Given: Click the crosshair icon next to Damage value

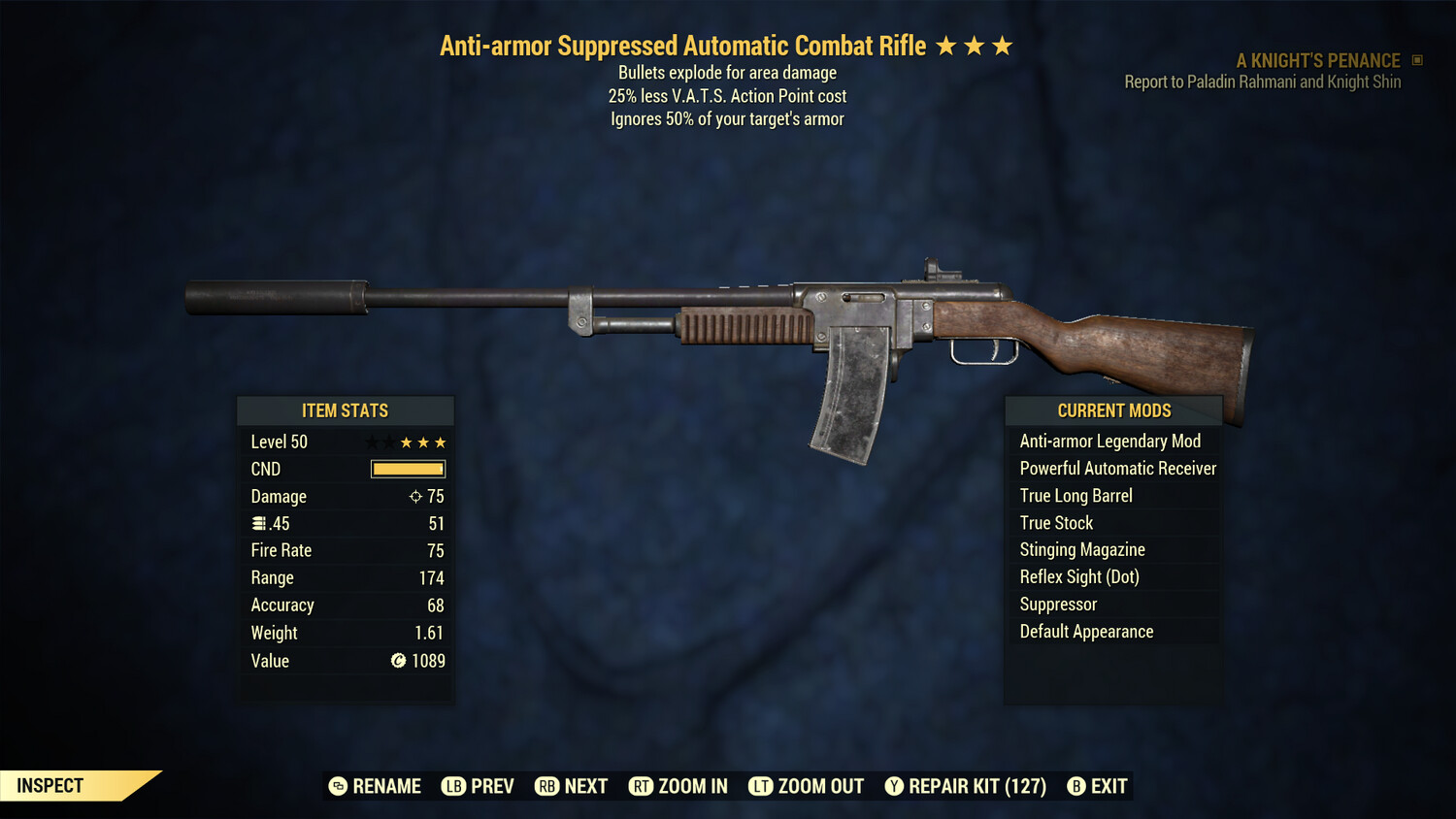Looking at the screenshot, I should [x=414, y=496].
